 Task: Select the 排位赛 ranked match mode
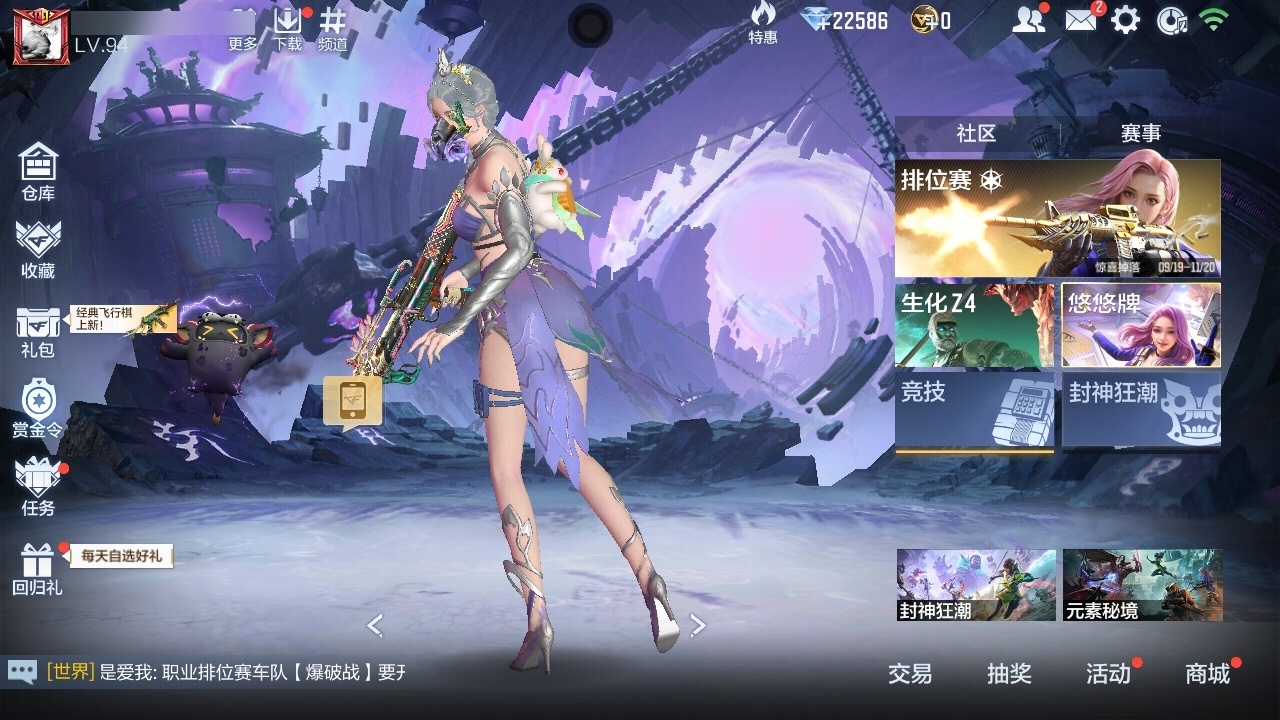point(1057,218)
